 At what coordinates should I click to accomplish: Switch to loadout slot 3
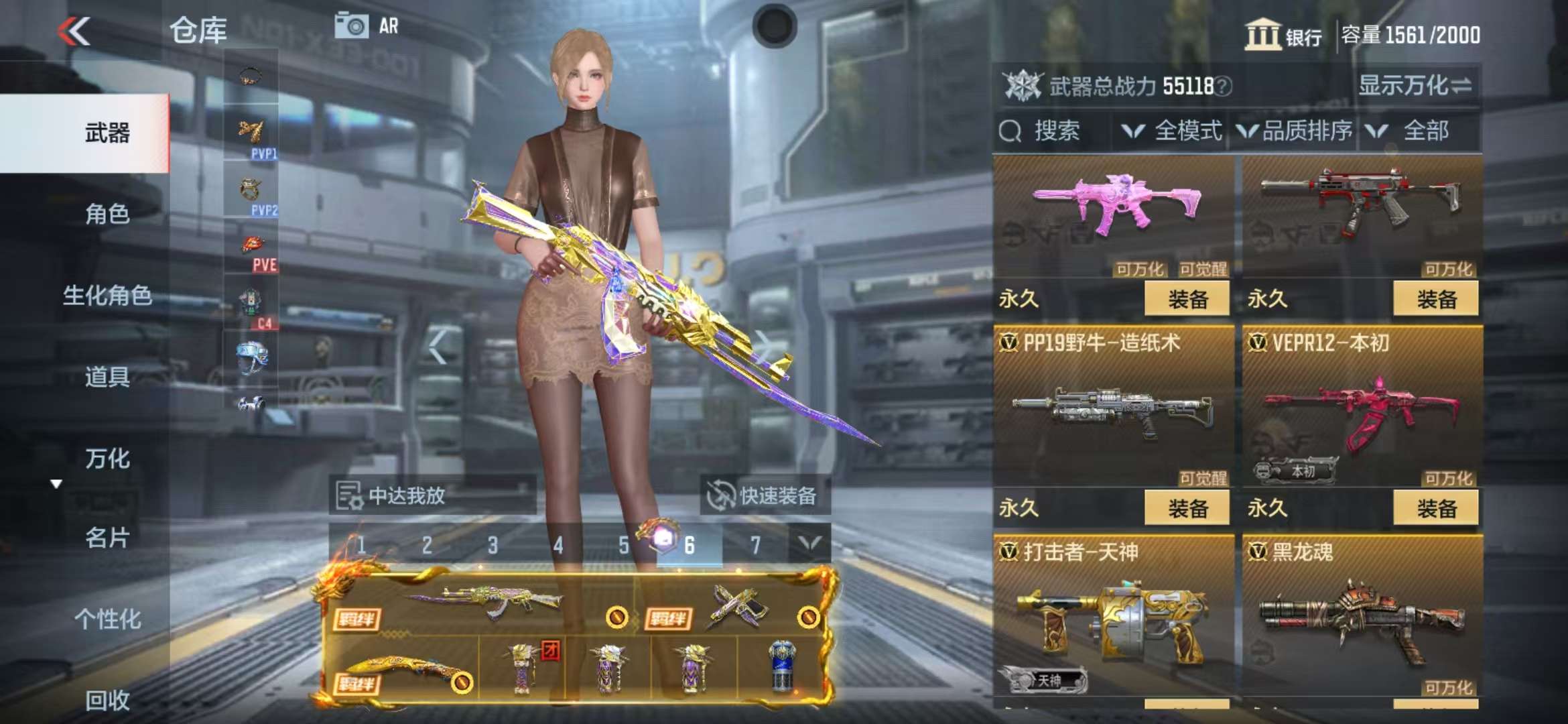coord(493,545)
